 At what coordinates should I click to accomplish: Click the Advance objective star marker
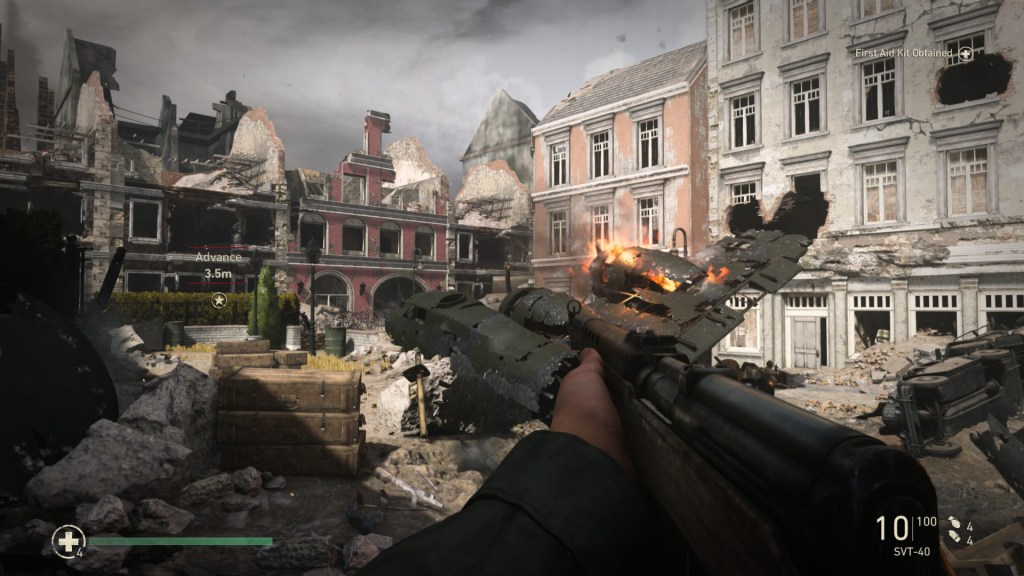coord(218,299)
